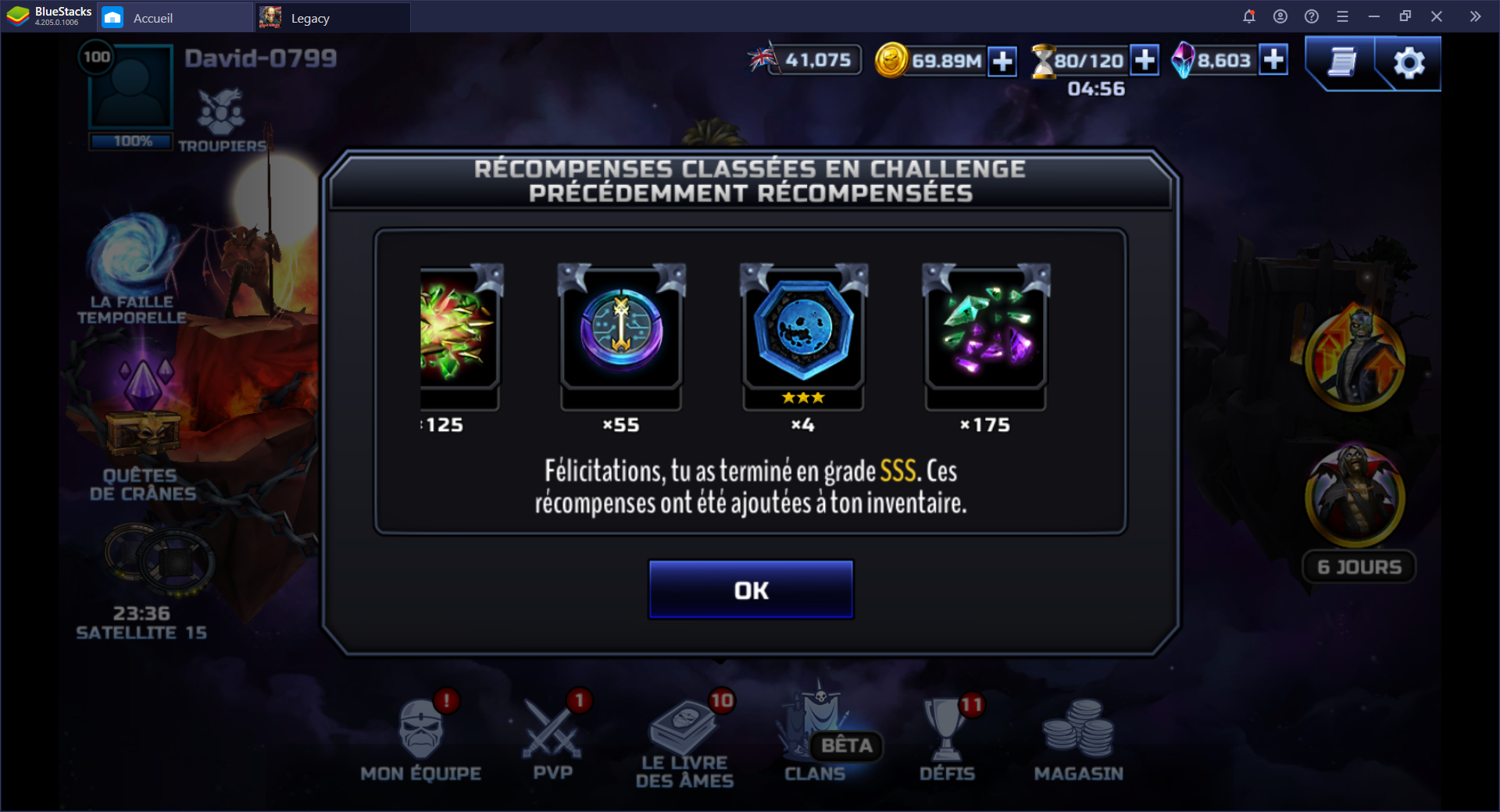Open Mon Équipe team menu
This screenshot has height=812, width=1500.
[x=421, y=738]
